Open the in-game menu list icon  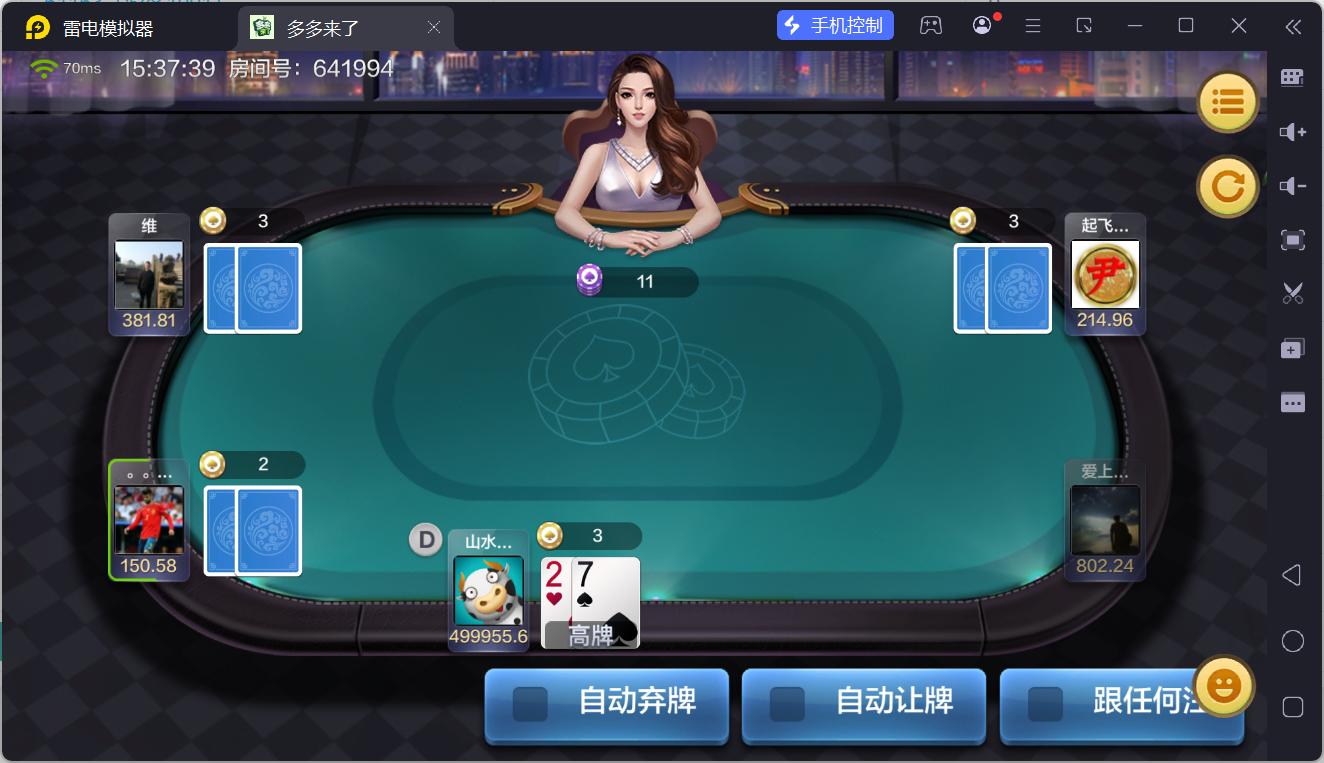(x=1228, y=102)
